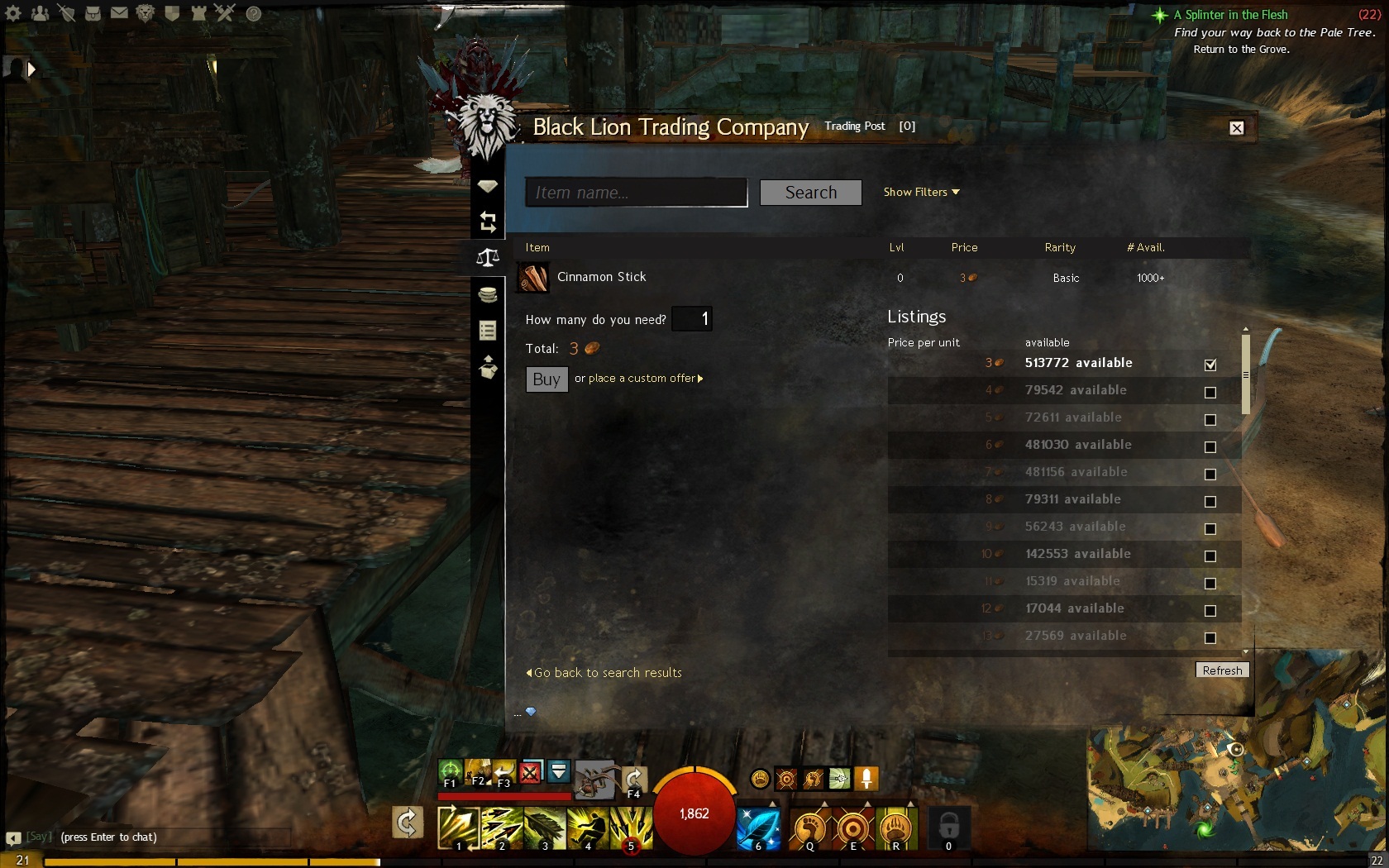Select the Cinnamon Stick item row
This screenshot has height=868, width=1389.
602,278
